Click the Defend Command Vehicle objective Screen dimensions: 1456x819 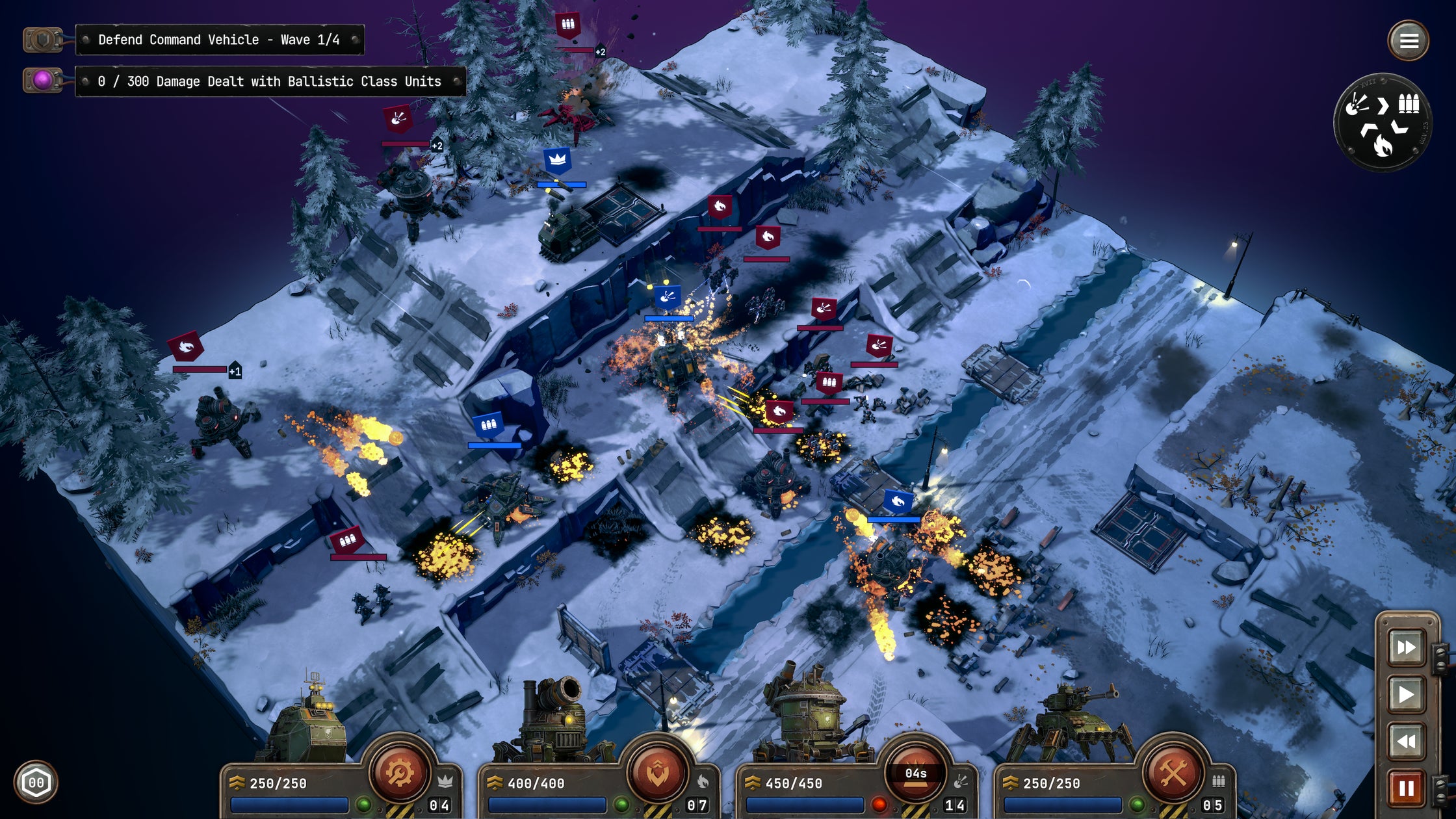(219, 40)
